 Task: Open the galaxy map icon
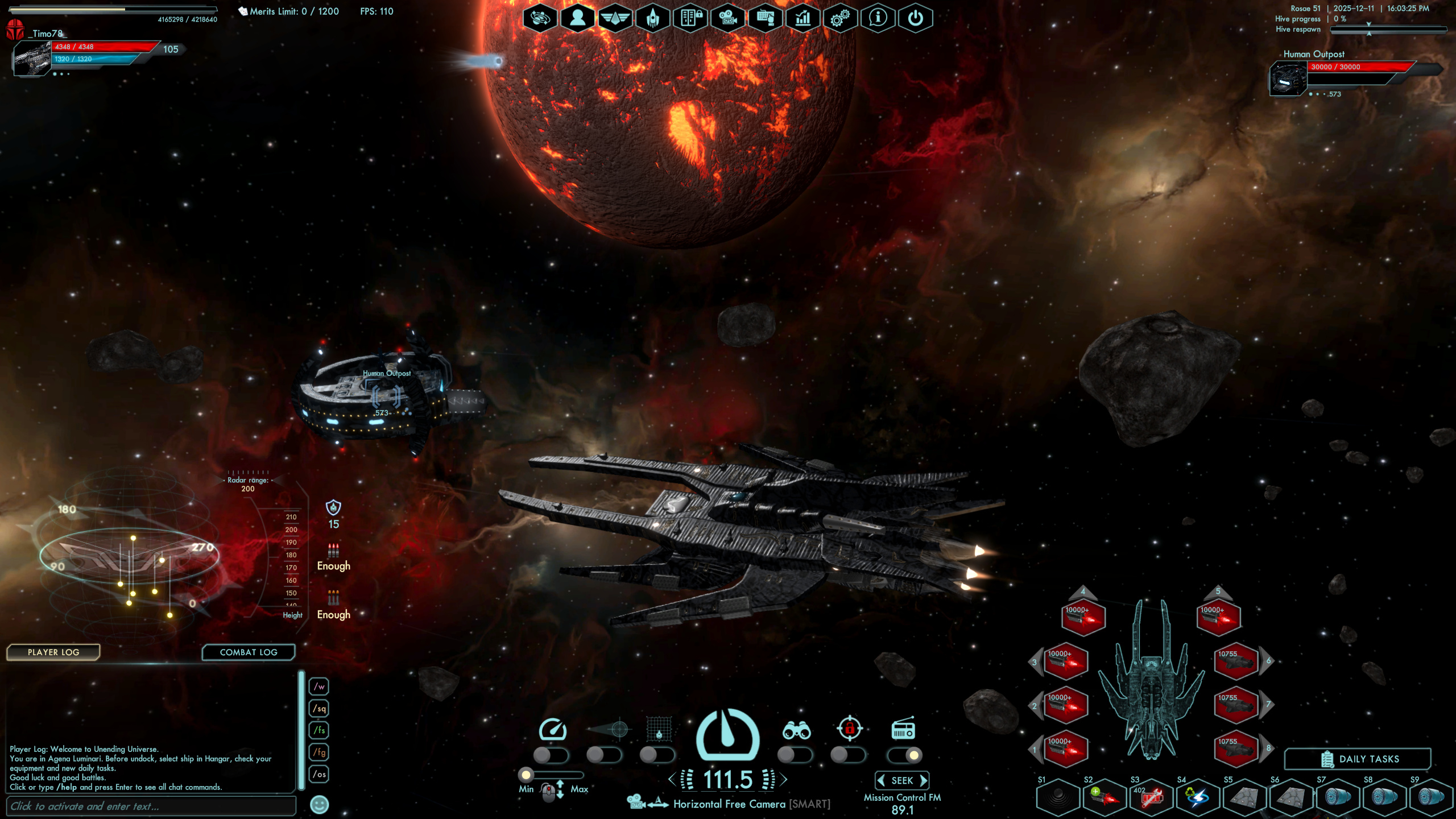[540, 18]
